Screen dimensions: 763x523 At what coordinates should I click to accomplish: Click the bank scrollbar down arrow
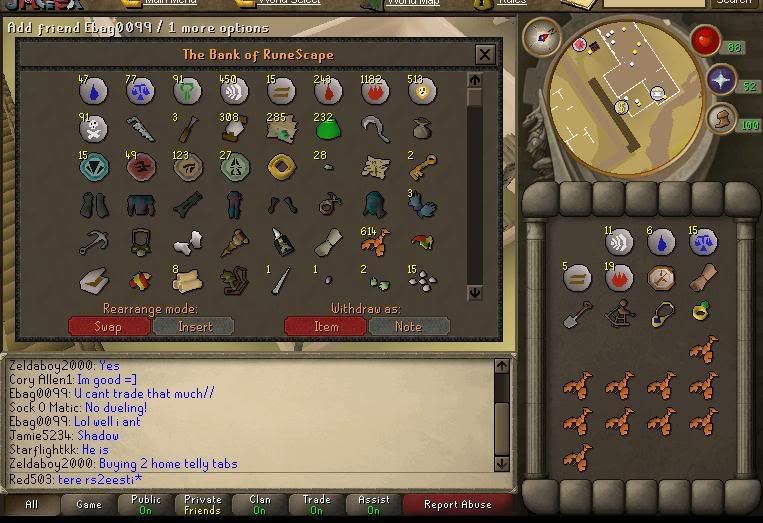click(475, 293)
